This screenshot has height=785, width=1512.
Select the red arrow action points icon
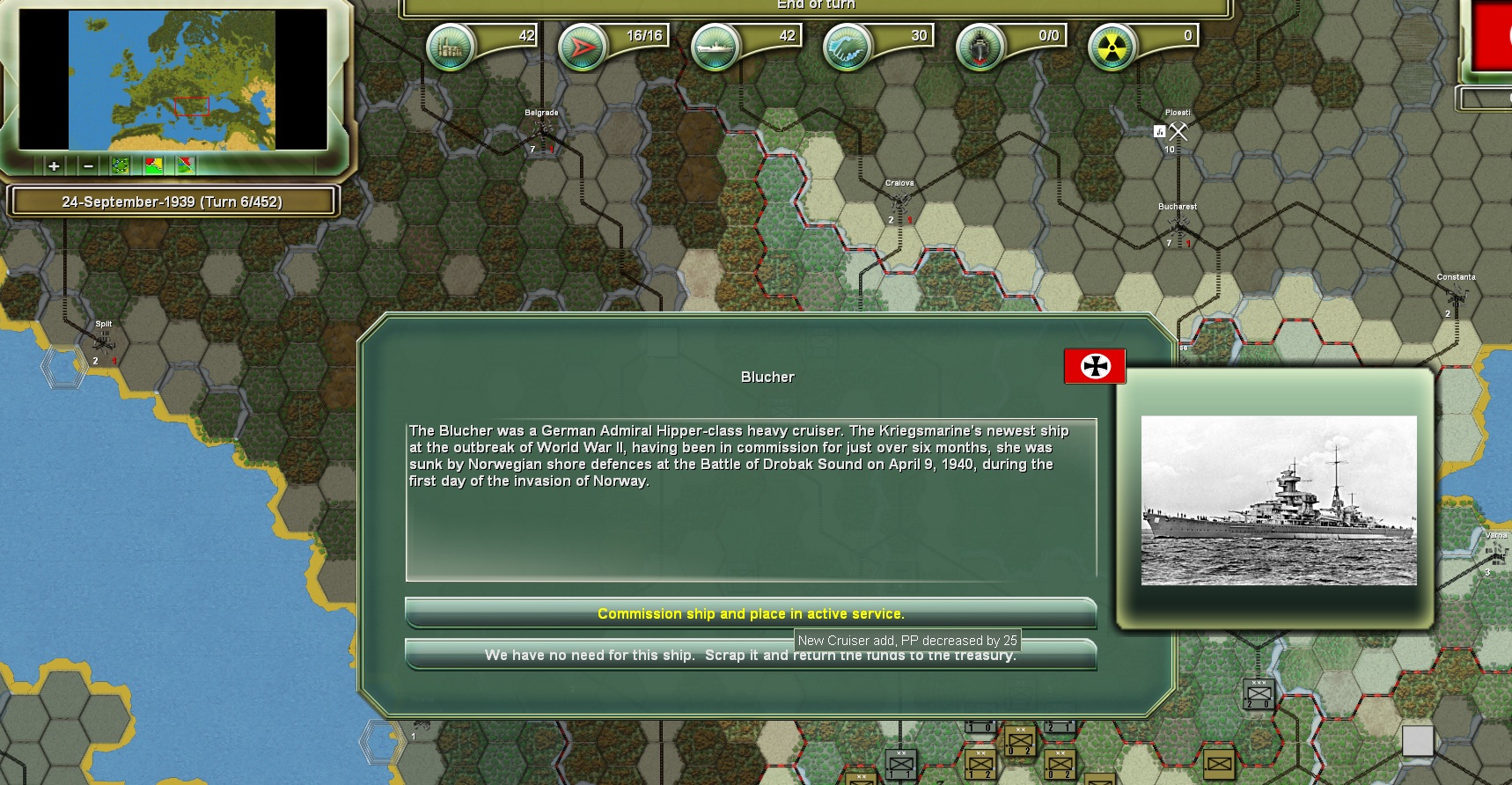(581, 48)
